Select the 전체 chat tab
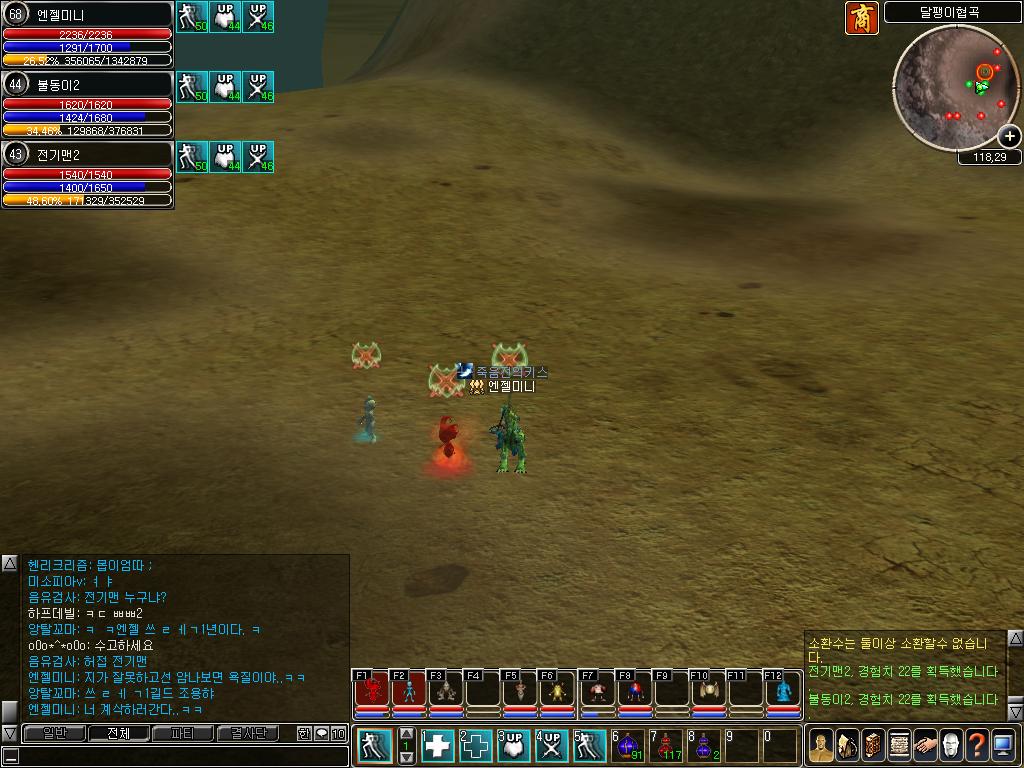 point(118,733)
